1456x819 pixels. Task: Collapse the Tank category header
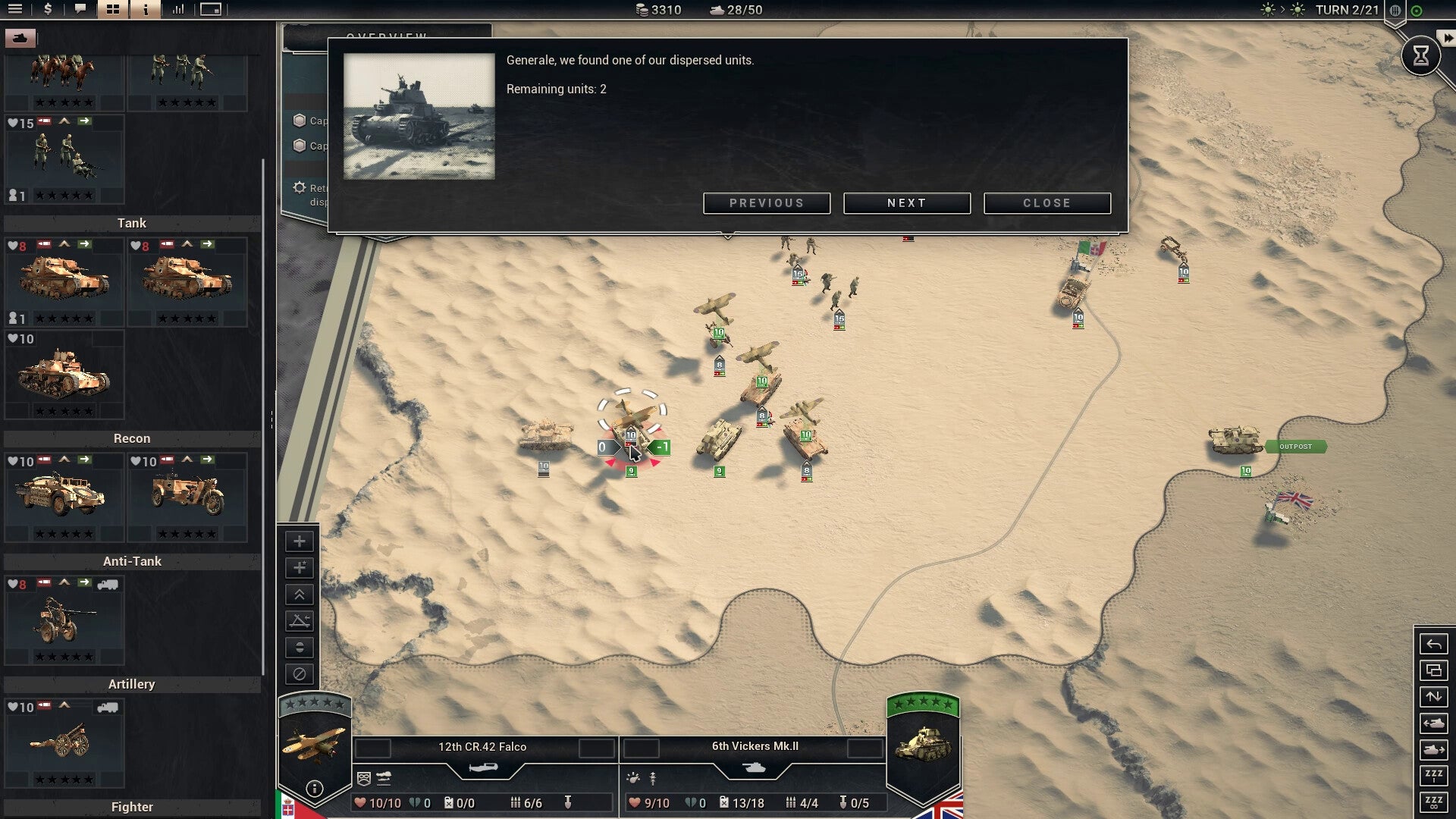[132, 223]
